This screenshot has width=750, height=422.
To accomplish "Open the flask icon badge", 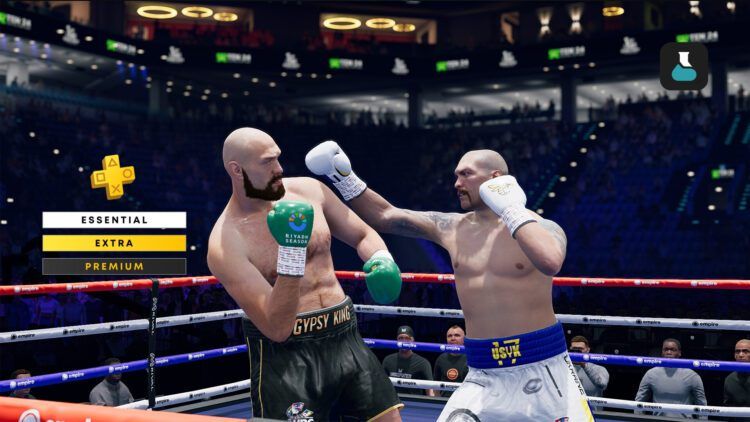I will pos(684,67).
